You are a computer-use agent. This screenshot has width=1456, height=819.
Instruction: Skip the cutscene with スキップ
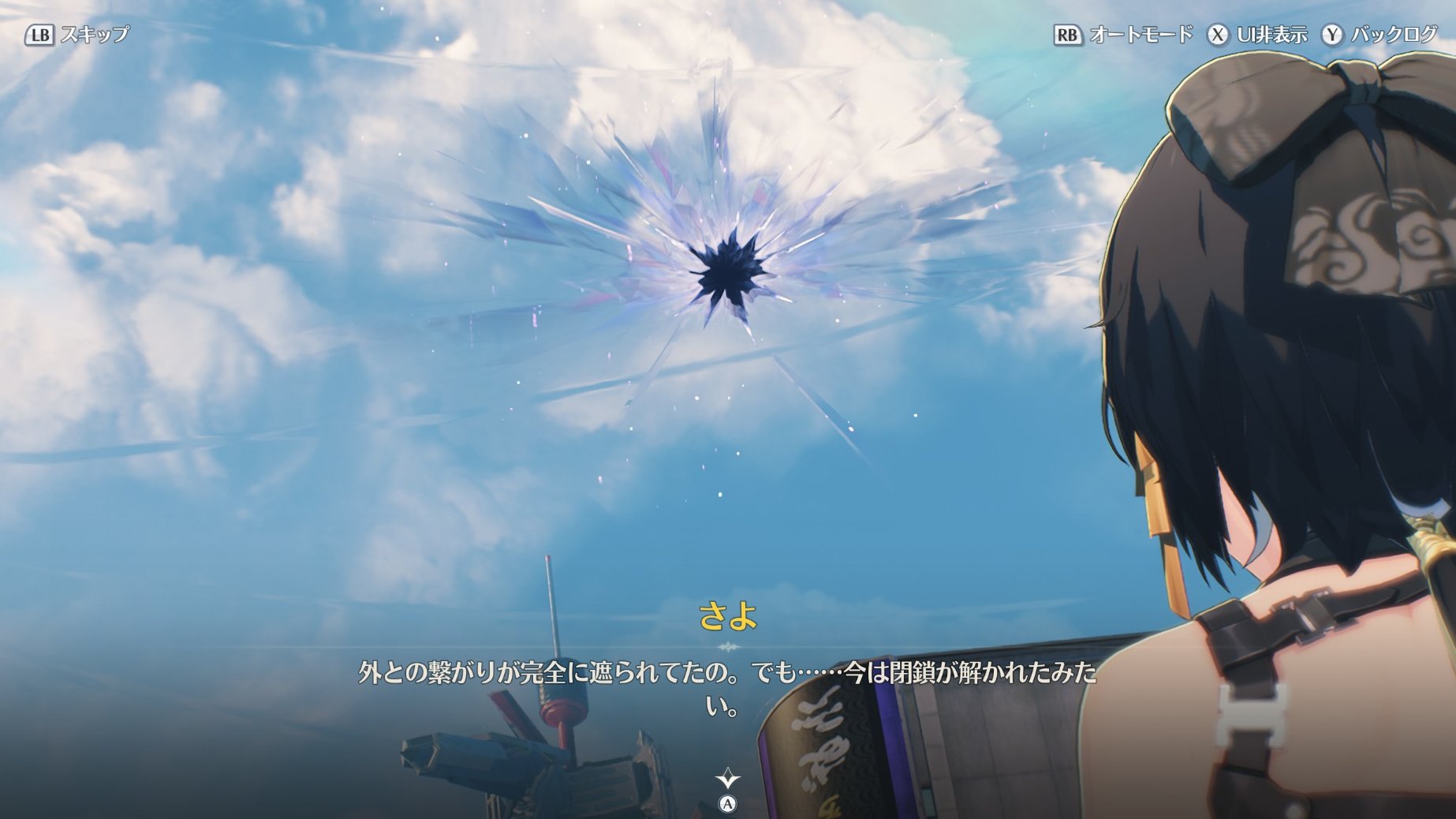(x=77, y=35)
